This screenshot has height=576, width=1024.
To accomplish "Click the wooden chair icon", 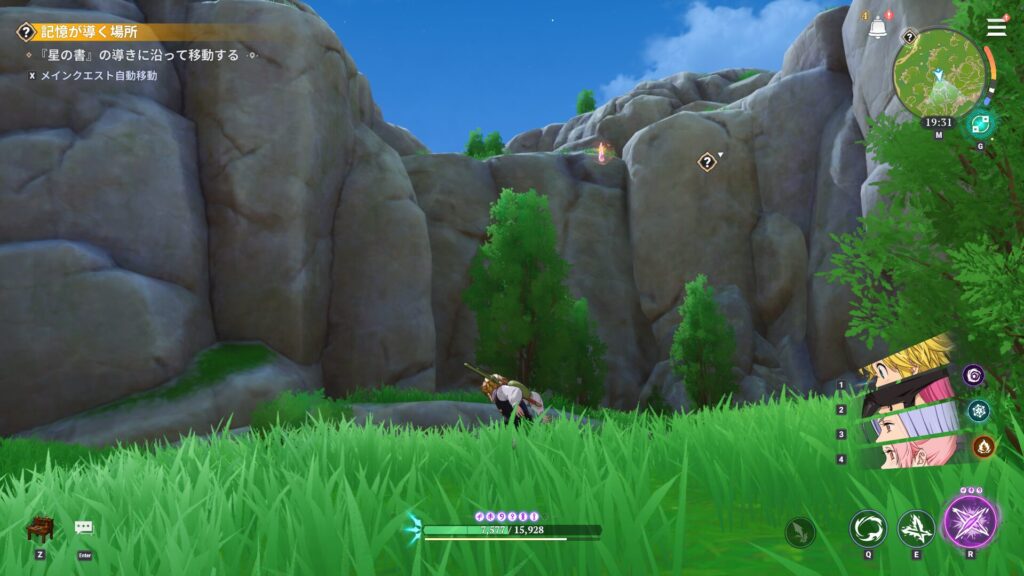I will pyautogui.click(x=38, y=528).
